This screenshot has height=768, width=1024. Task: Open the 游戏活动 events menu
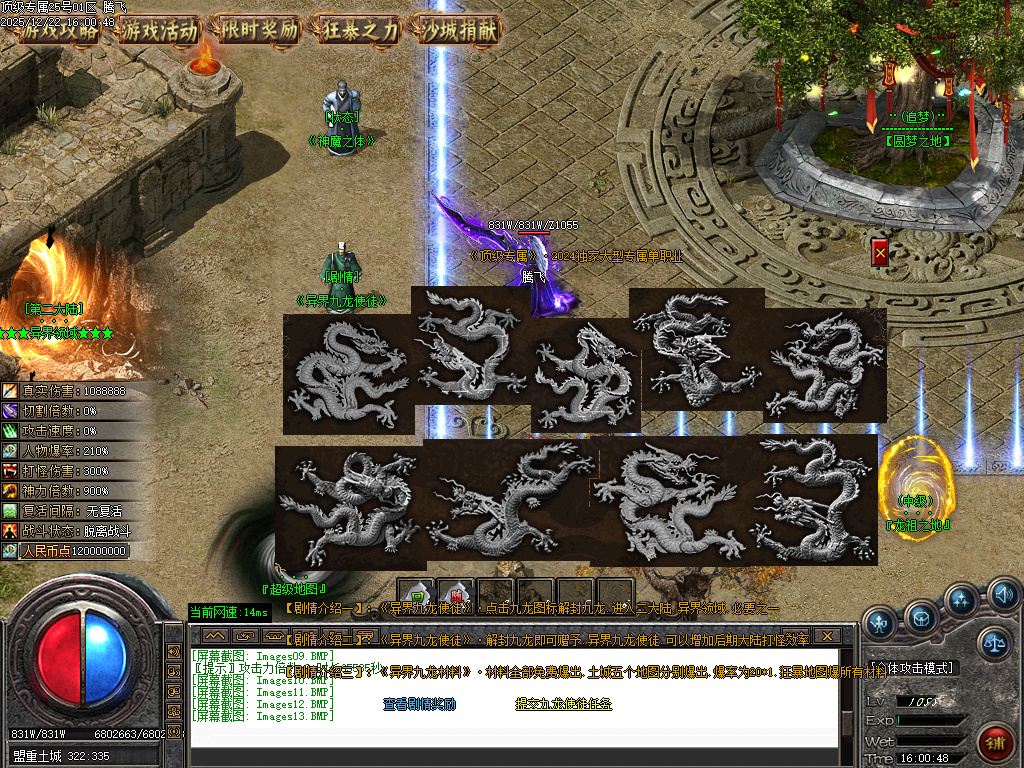(160, 29)
